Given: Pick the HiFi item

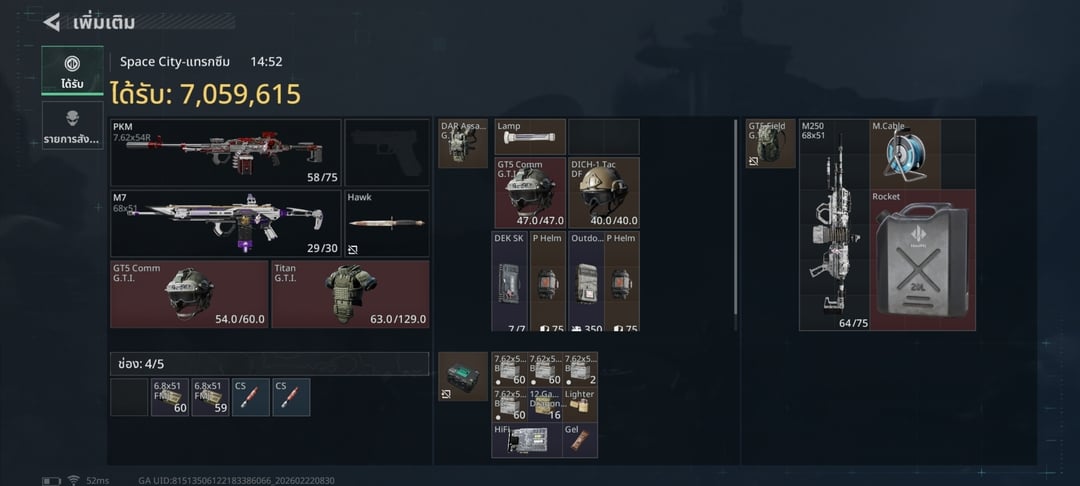Looking at the screenshot, I should (526, 440).
